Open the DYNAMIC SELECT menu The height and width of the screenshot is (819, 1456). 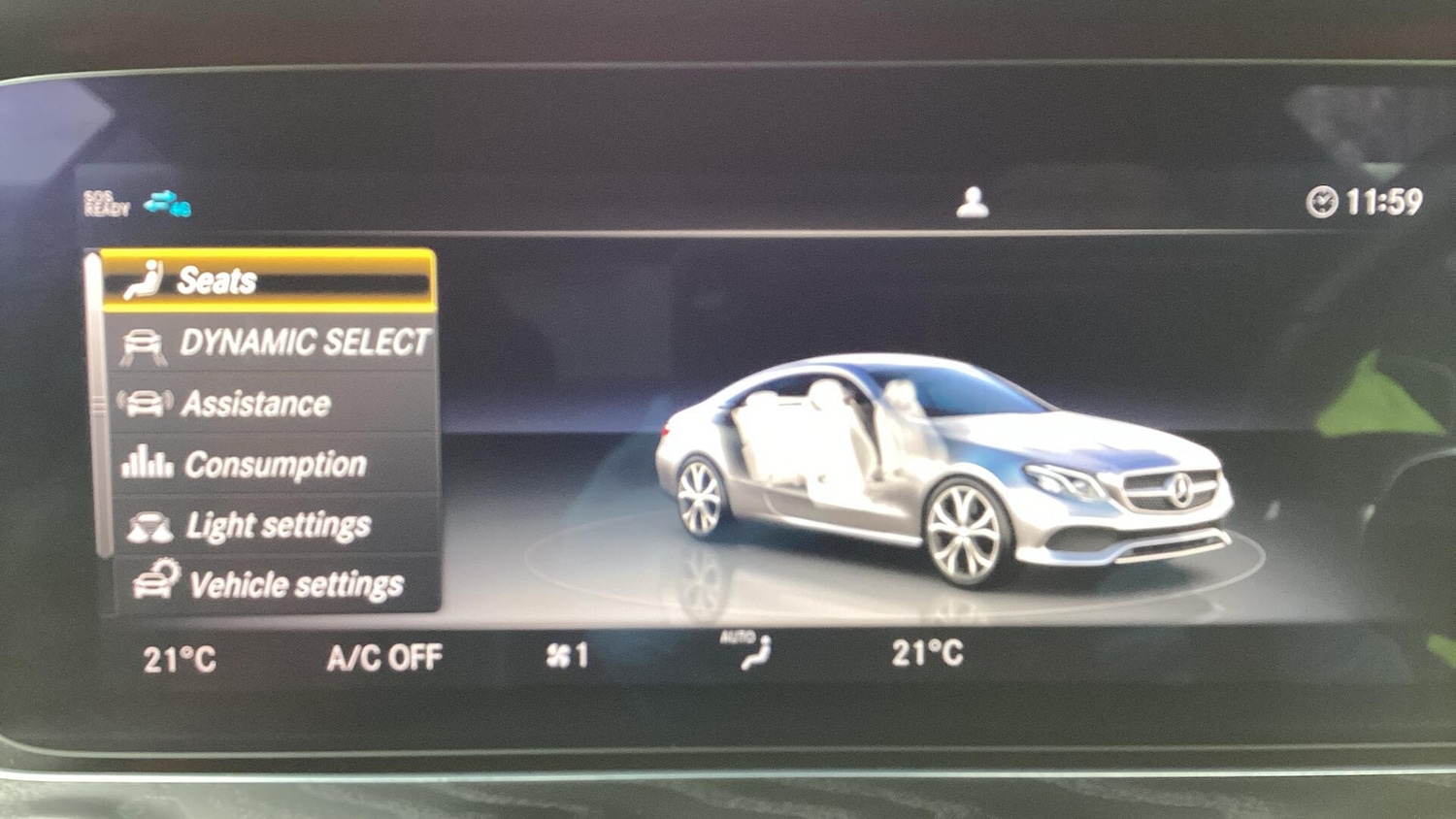coord(275,343)
